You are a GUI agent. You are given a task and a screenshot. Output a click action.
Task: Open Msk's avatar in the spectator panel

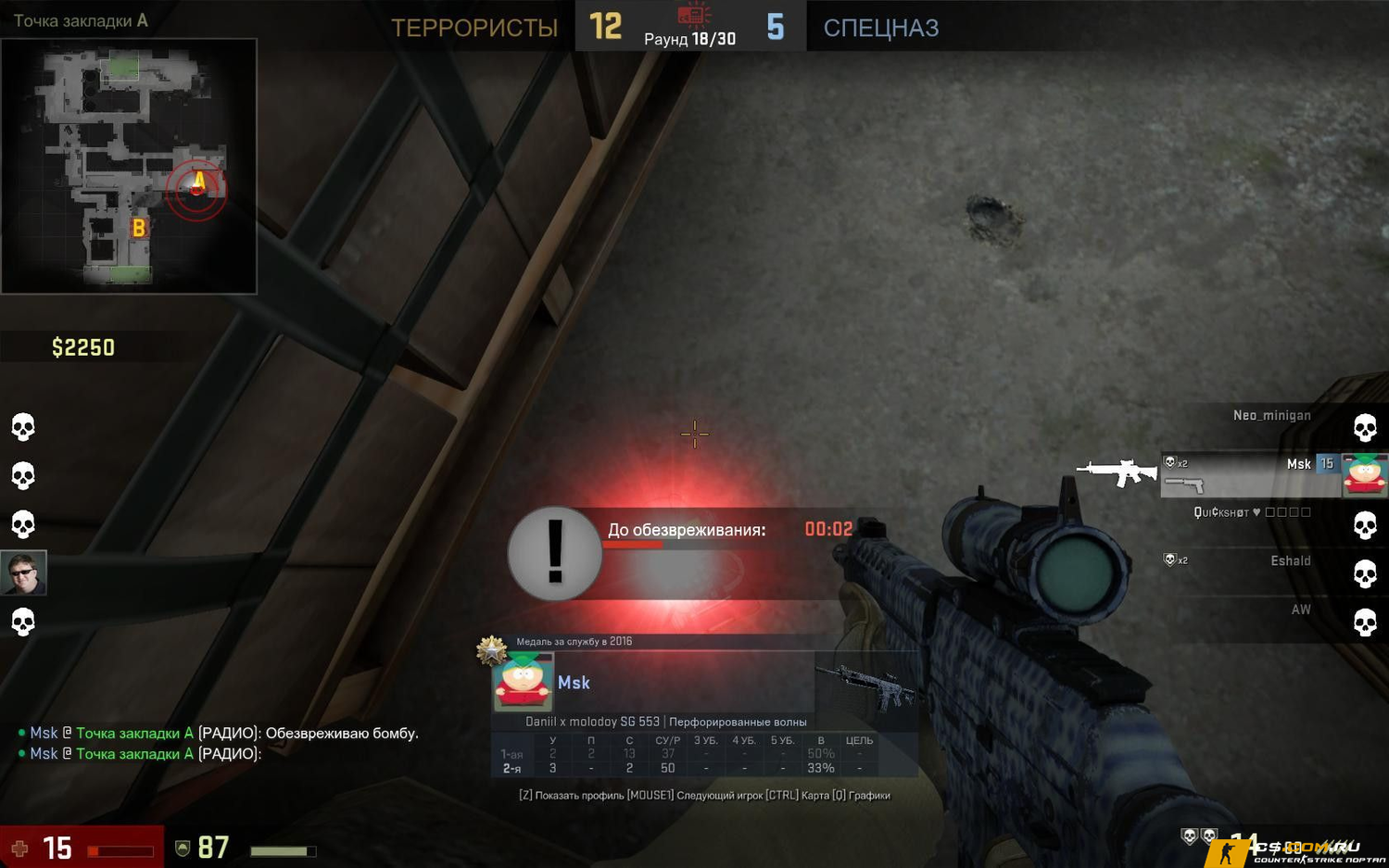click(523, 681)
